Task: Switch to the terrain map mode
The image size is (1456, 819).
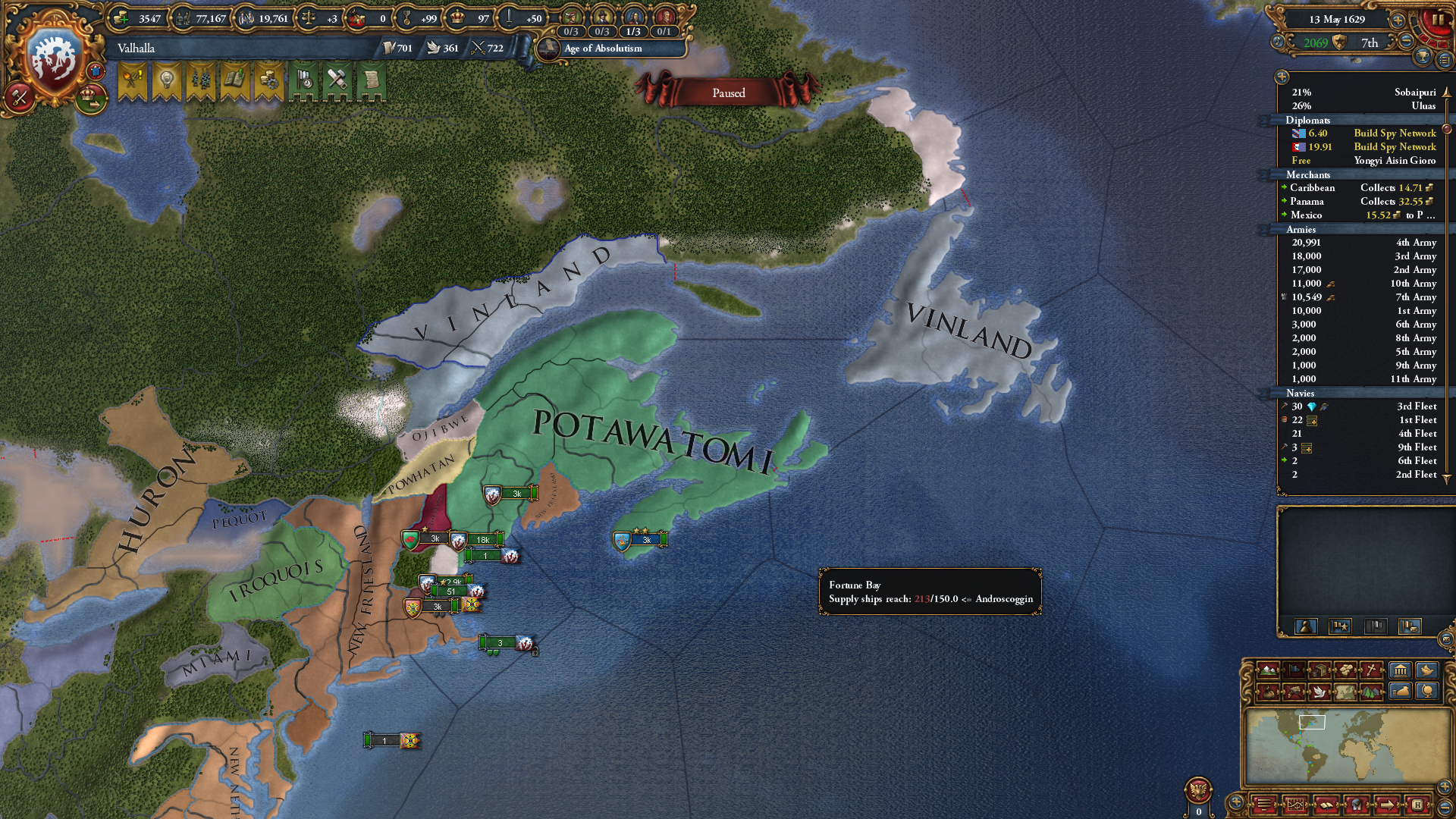Action: (1268, 670)
